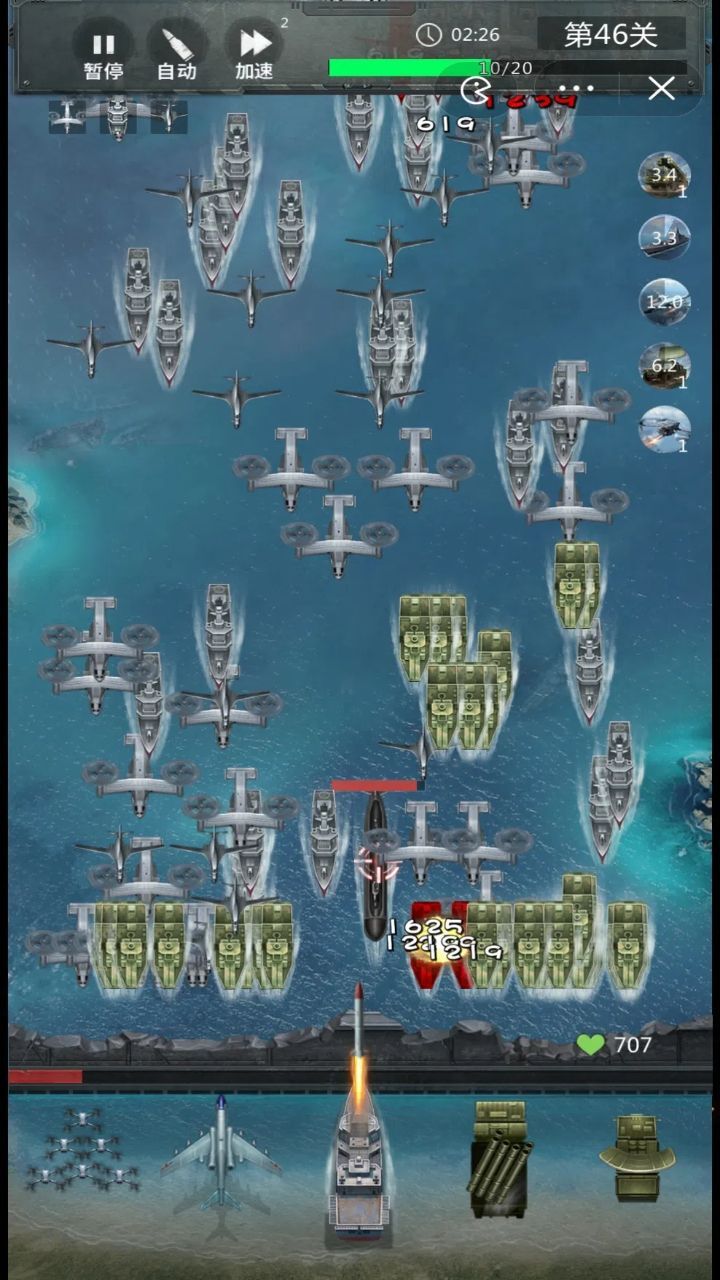Toggle 自动 auto-fire mode
Screen dimensions: 720x1280
177,53
